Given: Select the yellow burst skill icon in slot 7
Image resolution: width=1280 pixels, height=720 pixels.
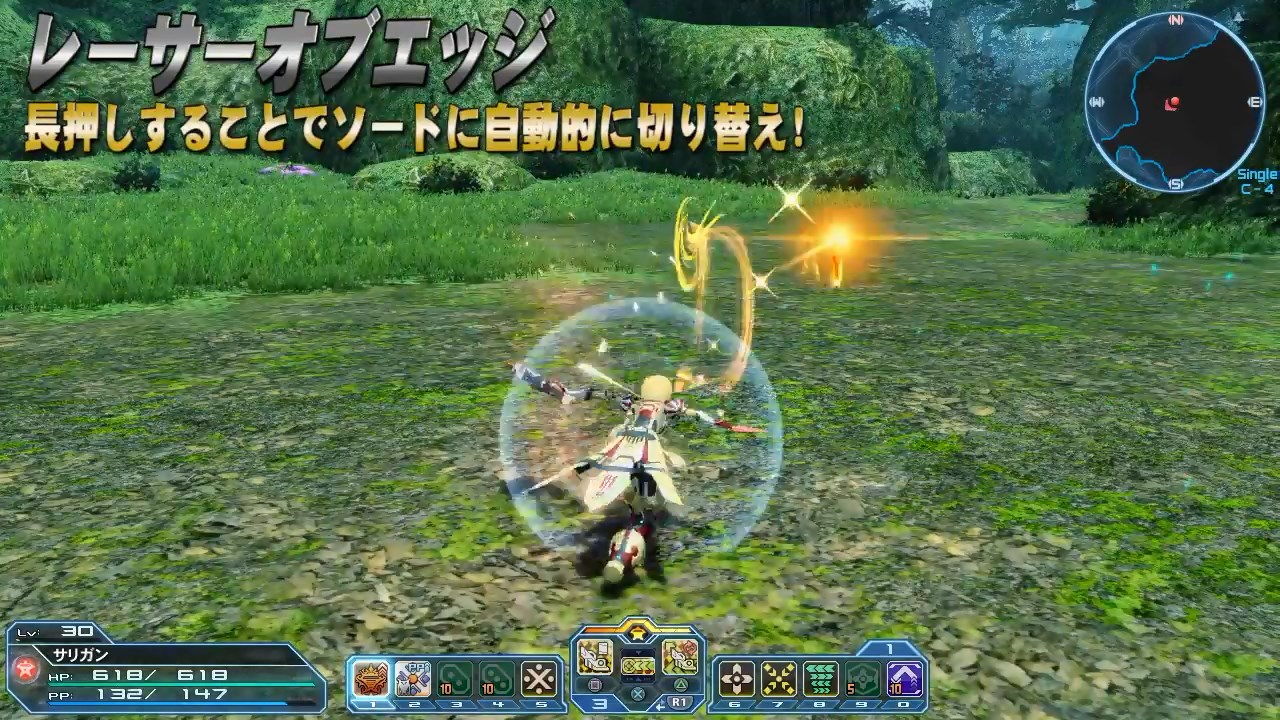Looking at the screenshot, I should tap(779, 676).
